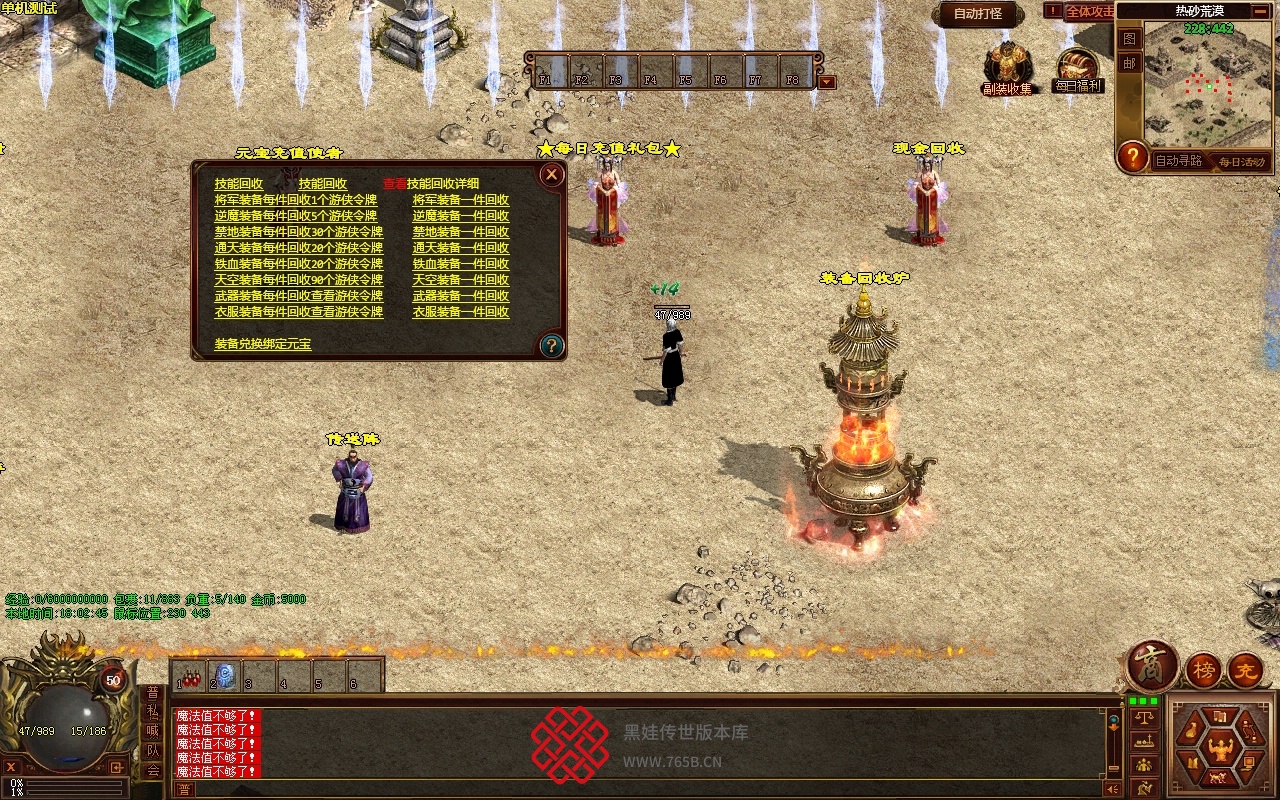
Task: Open the recycling dialog's question mark help
Action: [551, 346]
